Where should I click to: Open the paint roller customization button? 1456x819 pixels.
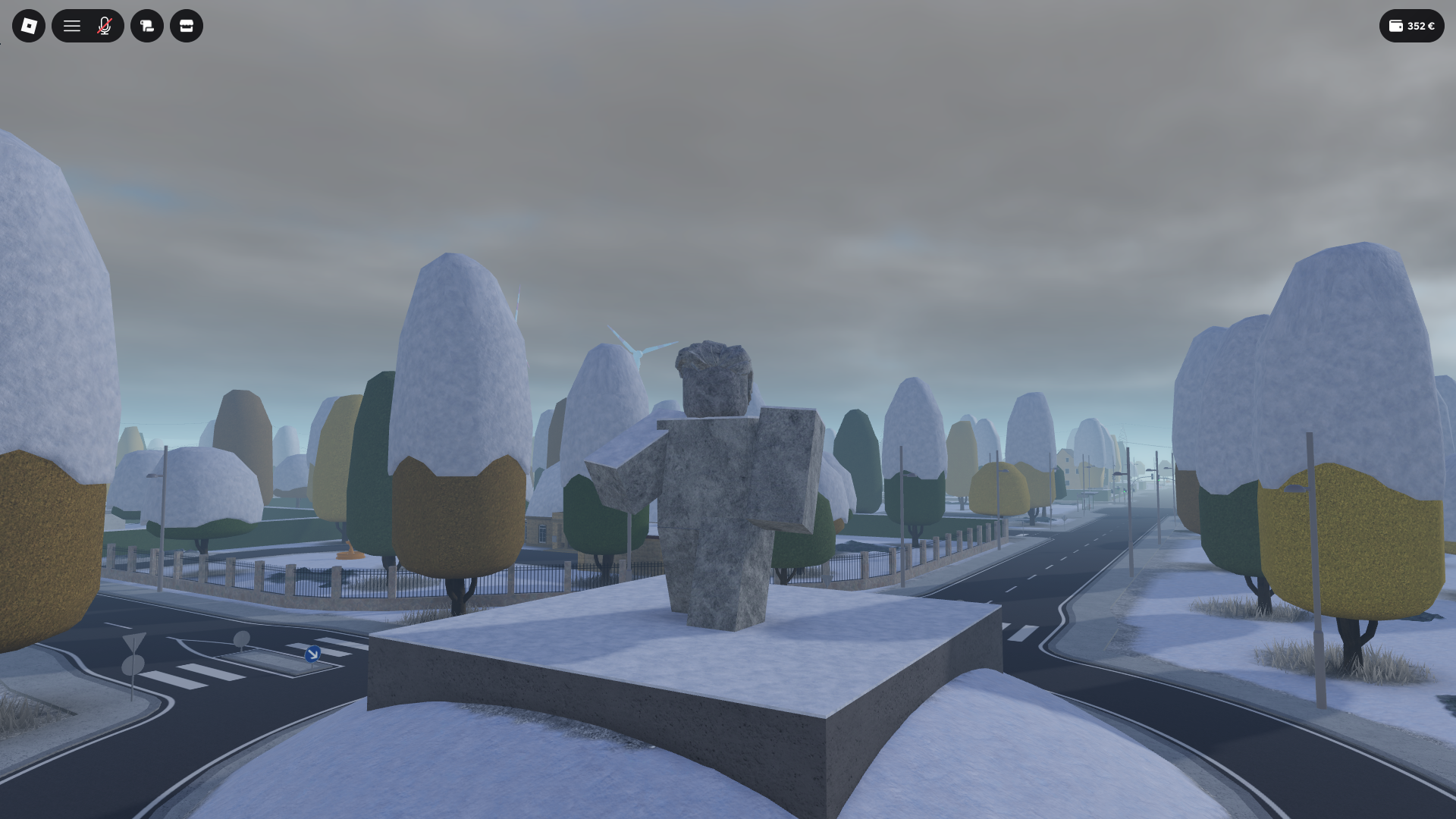point(147,26)
